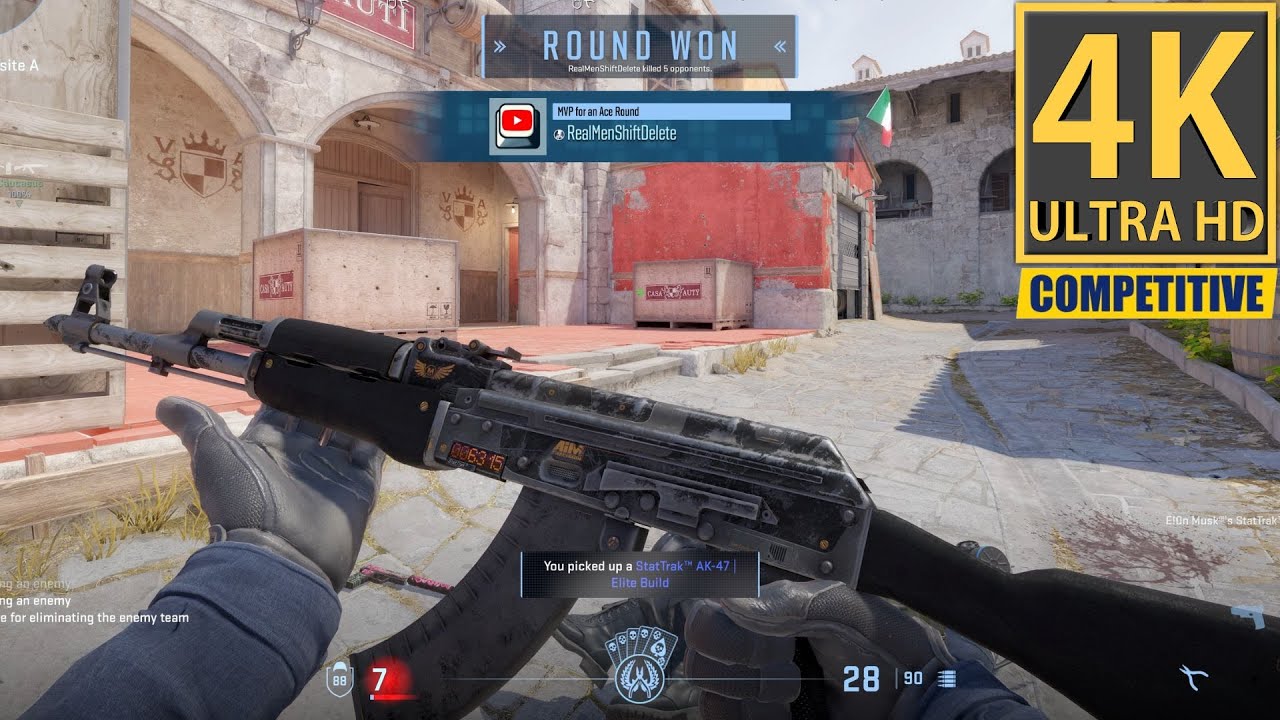The image size is (1280, 720).
Task: Open the StatTrak AK-47 pickup notification
Action: pyautogui.click(x=639, y=574)
